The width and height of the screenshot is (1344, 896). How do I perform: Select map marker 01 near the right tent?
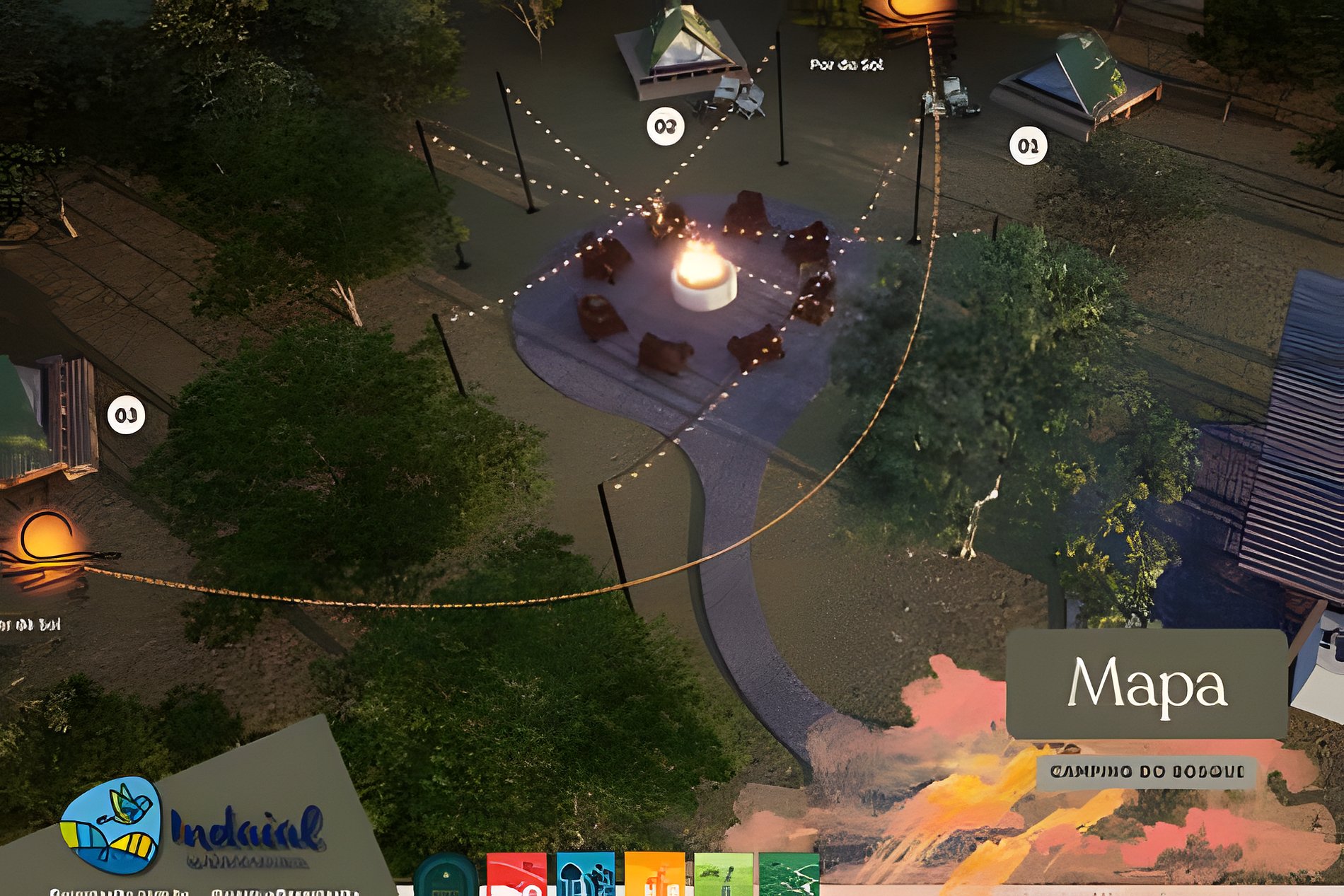(1028, 146)
